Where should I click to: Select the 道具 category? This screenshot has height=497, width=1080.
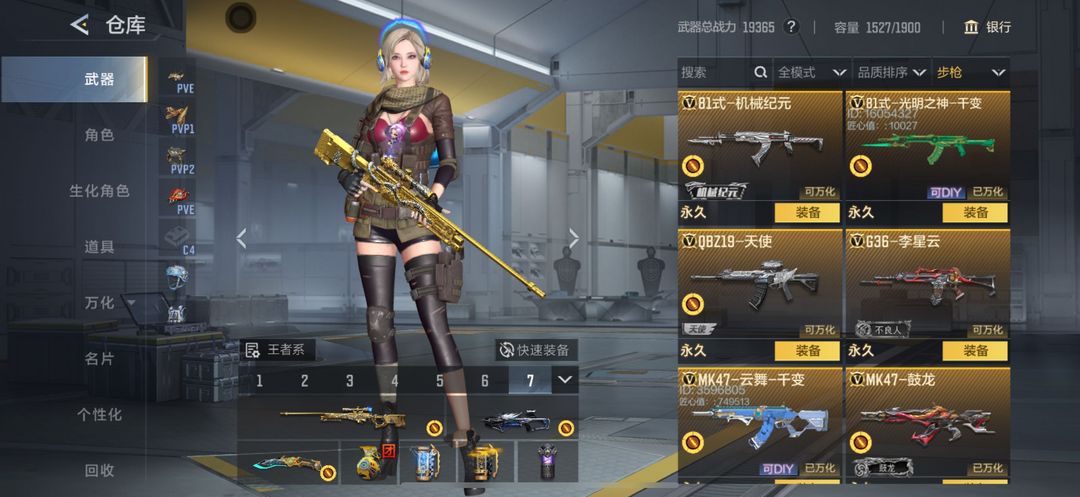[x=99, y=246]
